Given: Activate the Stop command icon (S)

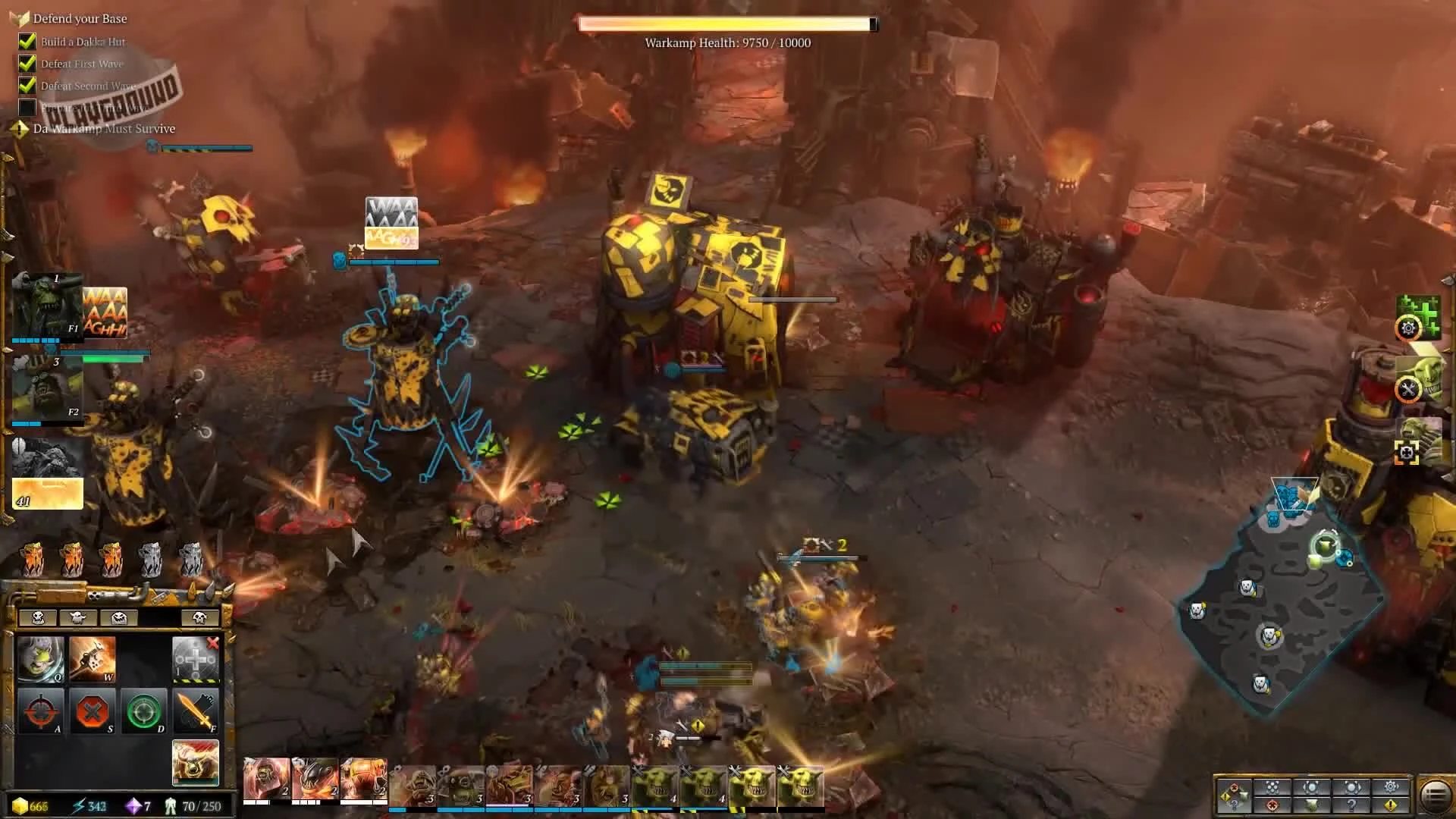Looking at the screenshot, I should 94,711.
